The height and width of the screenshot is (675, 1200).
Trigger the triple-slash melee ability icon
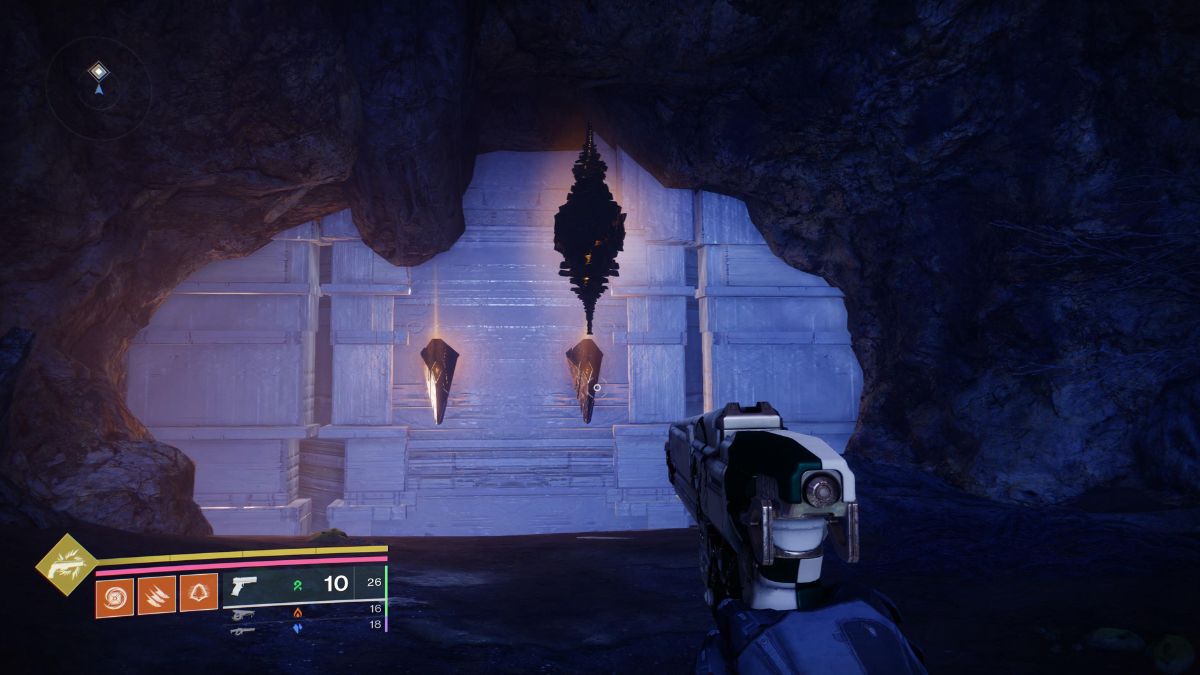pyautogui.click(x=156, y=595)
